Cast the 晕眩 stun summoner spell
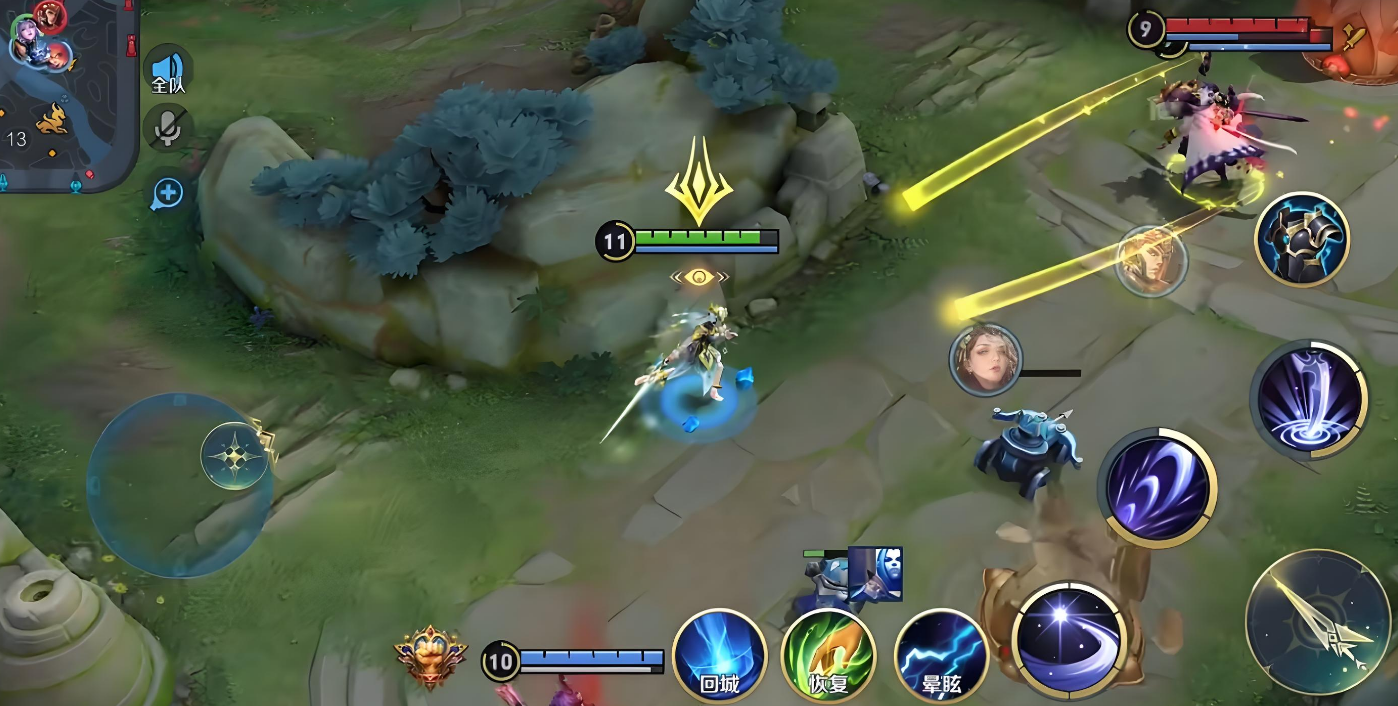Screen dimensions: 1398x706 (940, 655)
